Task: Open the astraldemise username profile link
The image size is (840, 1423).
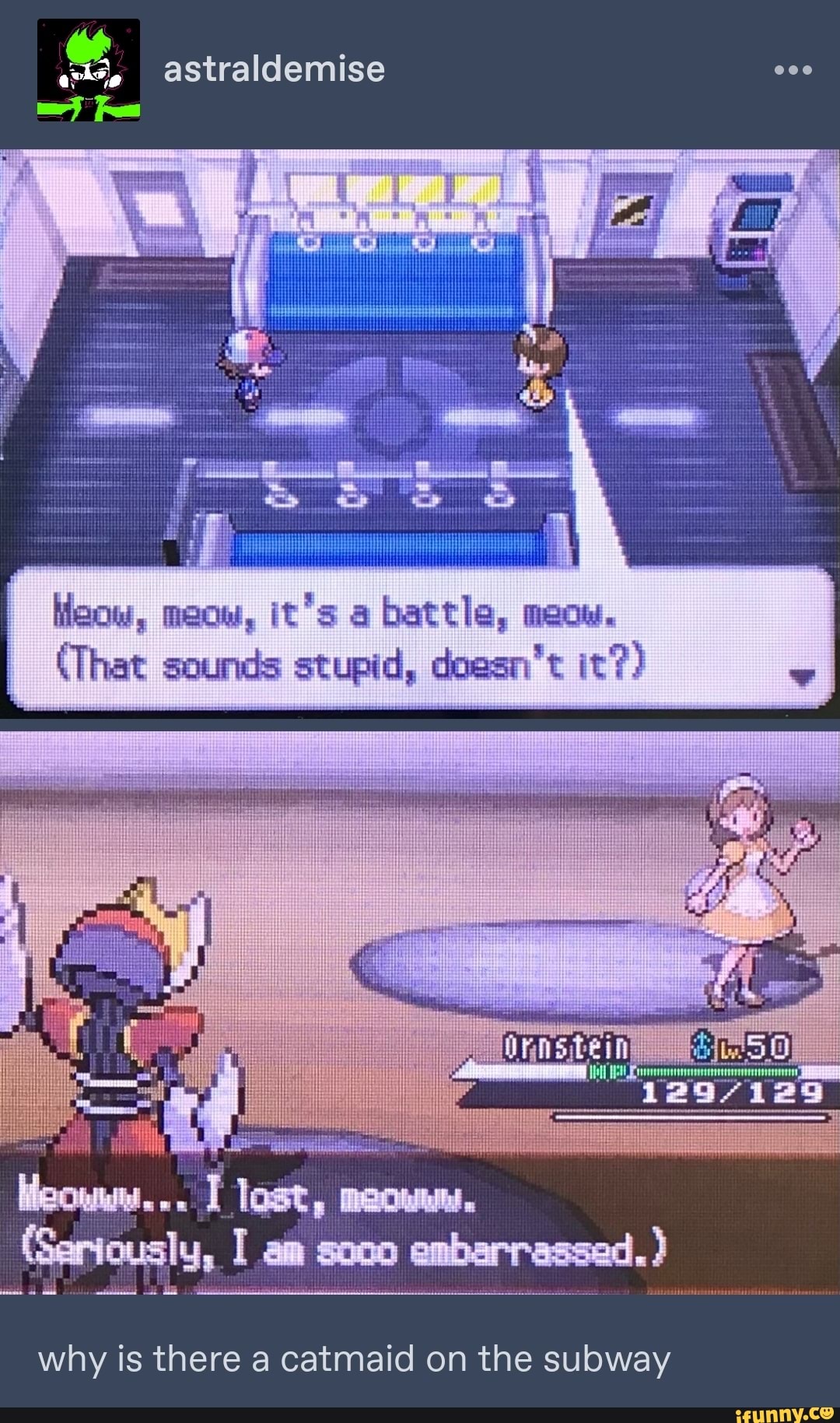Action: [274, 69]
